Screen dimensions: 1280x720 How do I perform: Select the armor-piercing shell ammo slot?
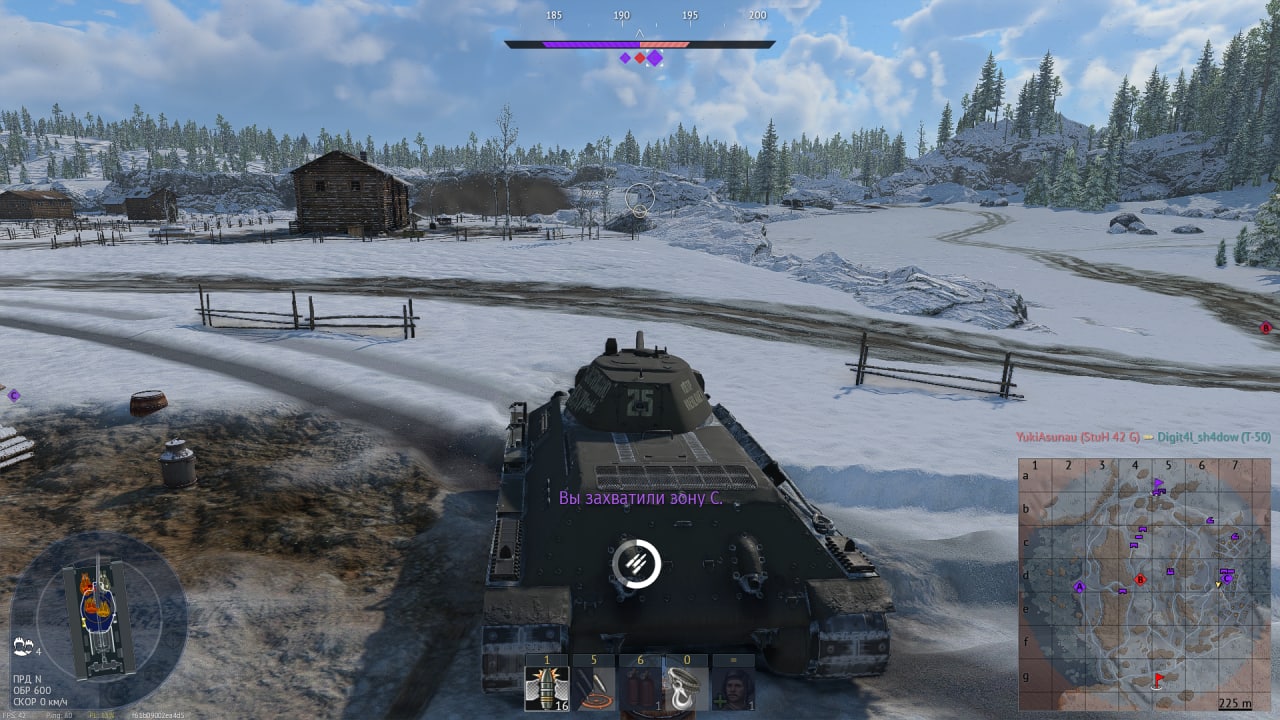pyautogui.click(x=547, y=688)
